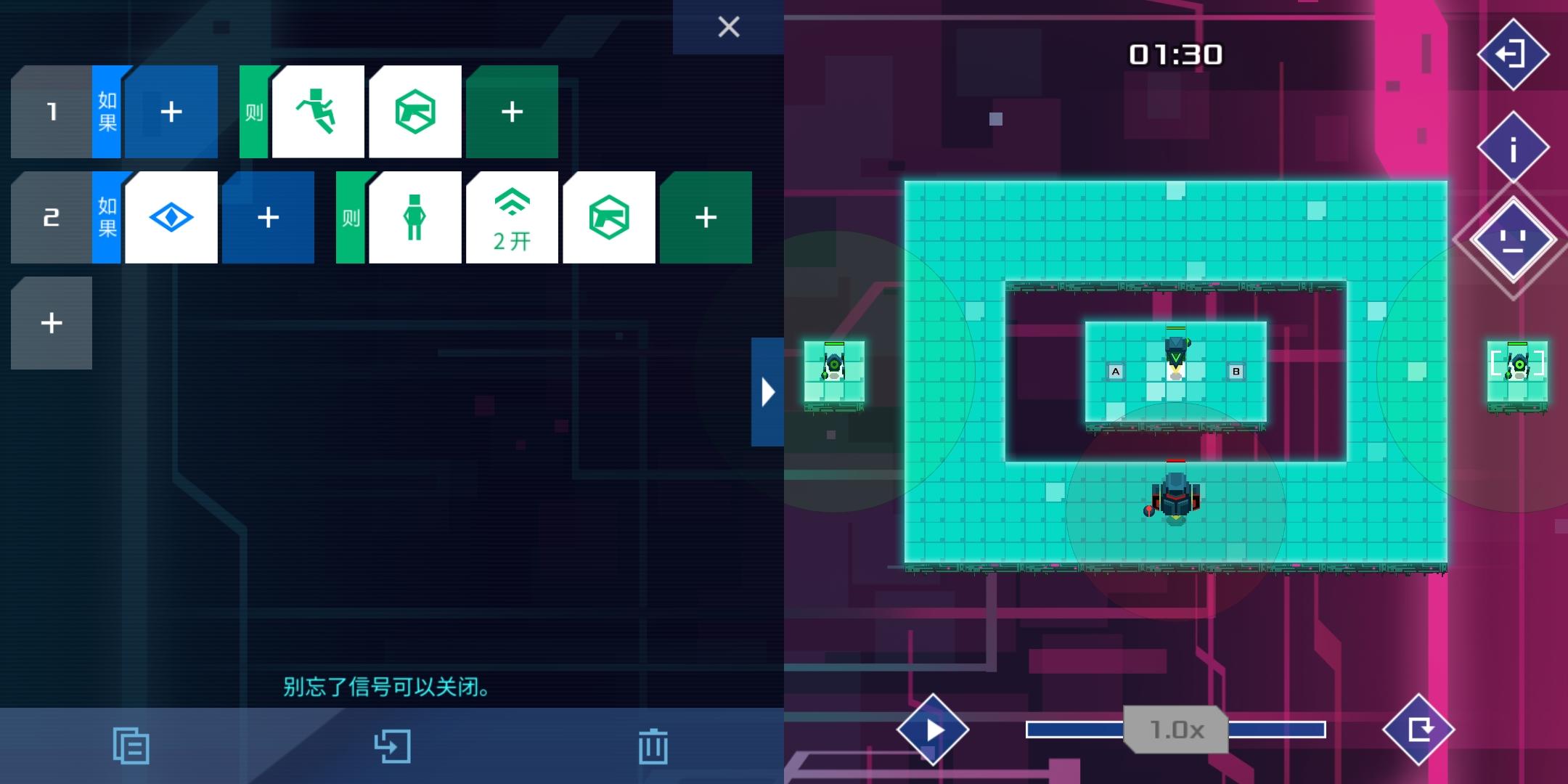1568x784 pixels.
Task: Select the idle action icon in rule 2
Action: [x=415, y=217]
